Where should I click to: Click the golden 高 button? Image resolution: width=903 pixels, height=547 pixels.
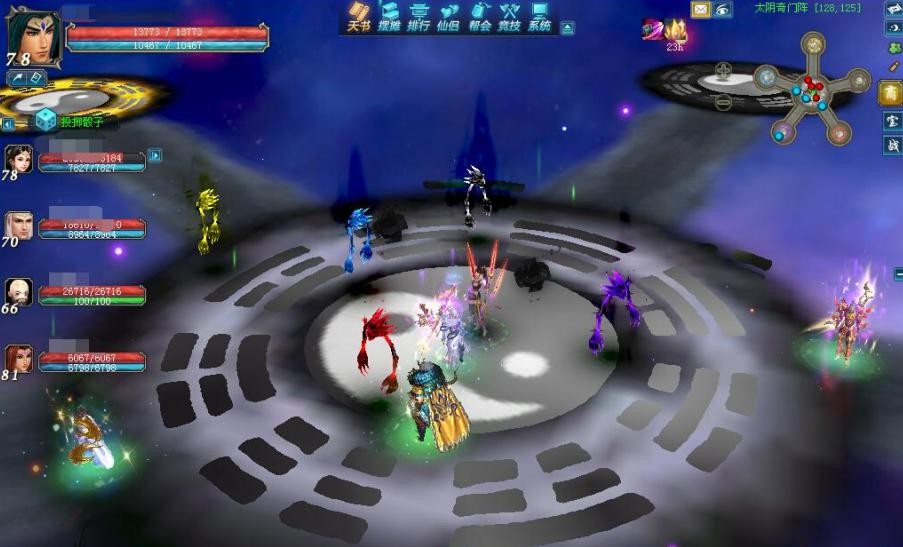pyautogui.click(x=890, y=93)
